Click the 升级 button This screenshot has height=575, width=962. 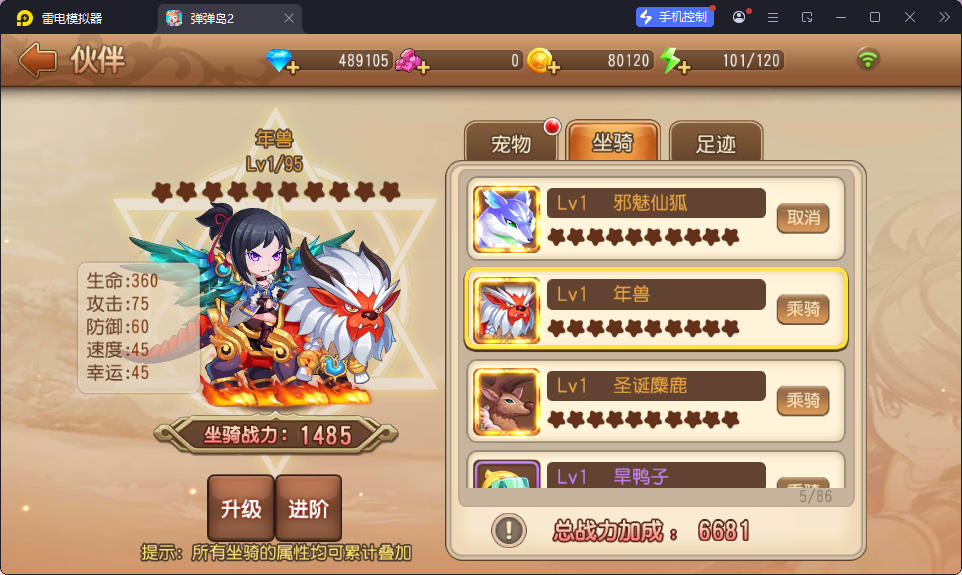point(241,508)
